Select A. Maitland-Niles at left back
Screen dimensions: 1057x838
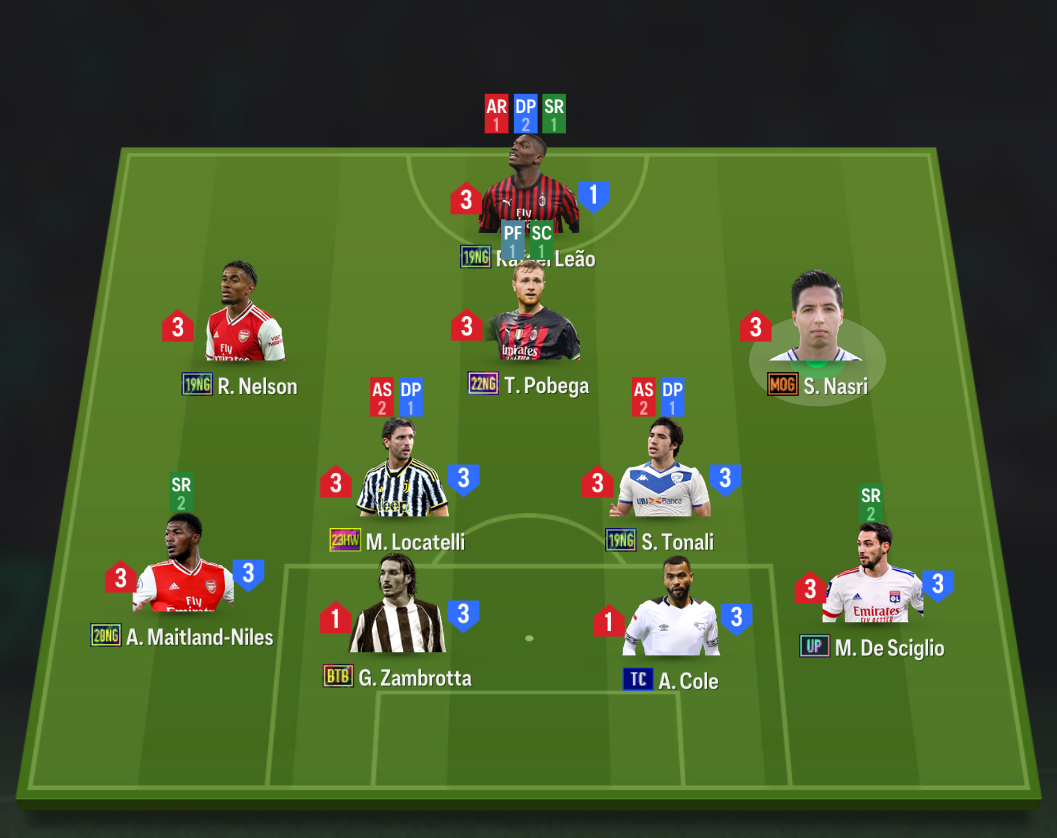pos(183,569)
